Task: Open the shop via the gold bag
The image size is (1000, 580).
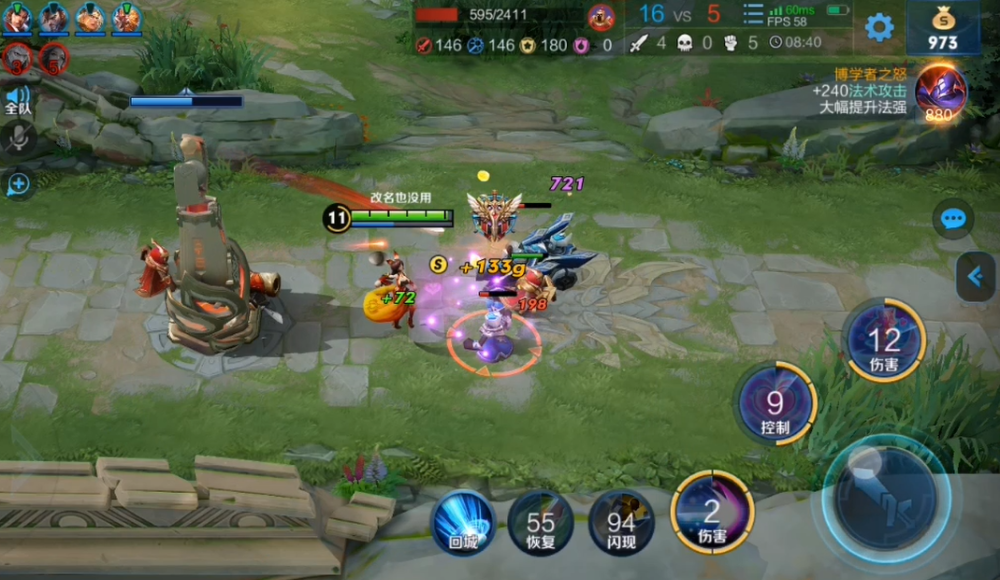Action: pos(942,28)
